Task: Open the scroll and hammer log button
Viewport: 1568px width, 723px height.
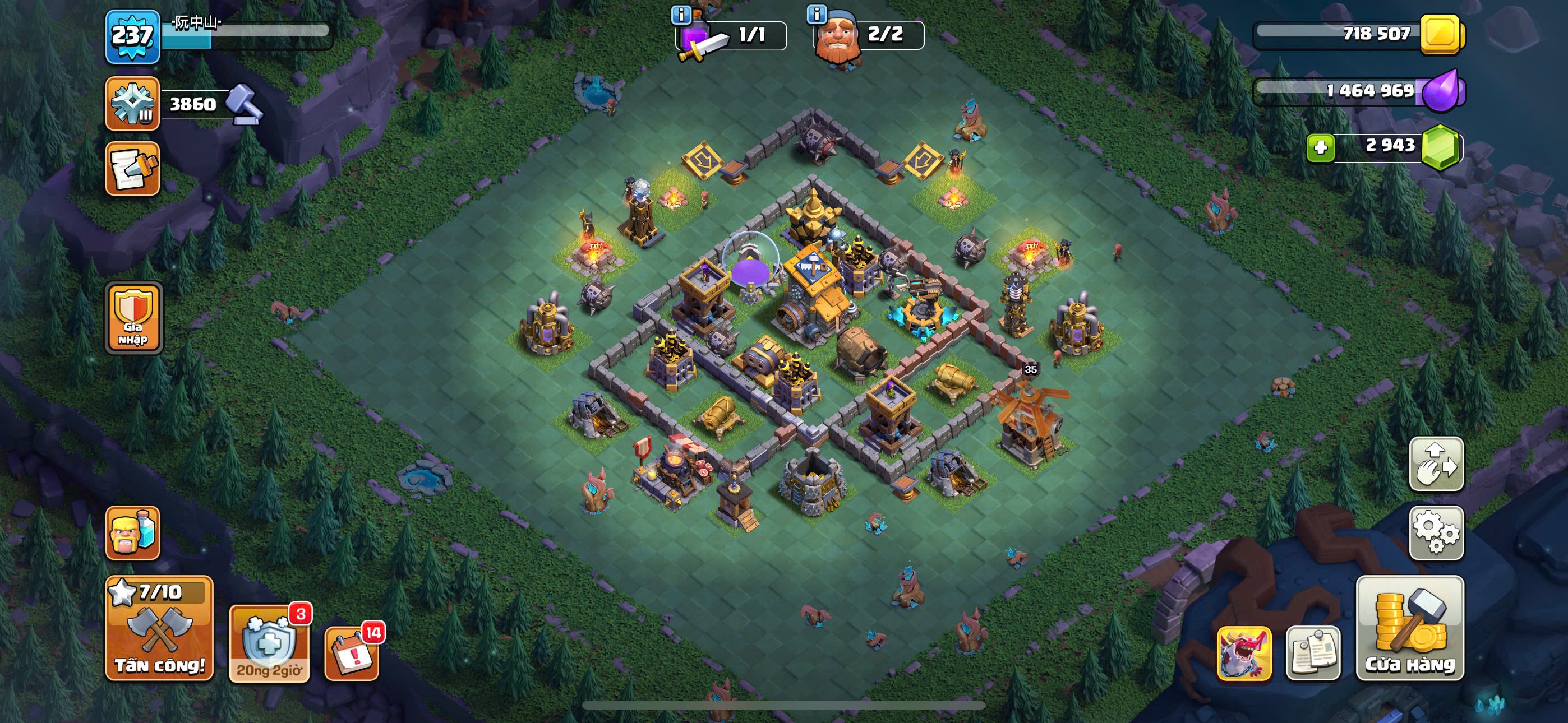Action: coord(133,169)
